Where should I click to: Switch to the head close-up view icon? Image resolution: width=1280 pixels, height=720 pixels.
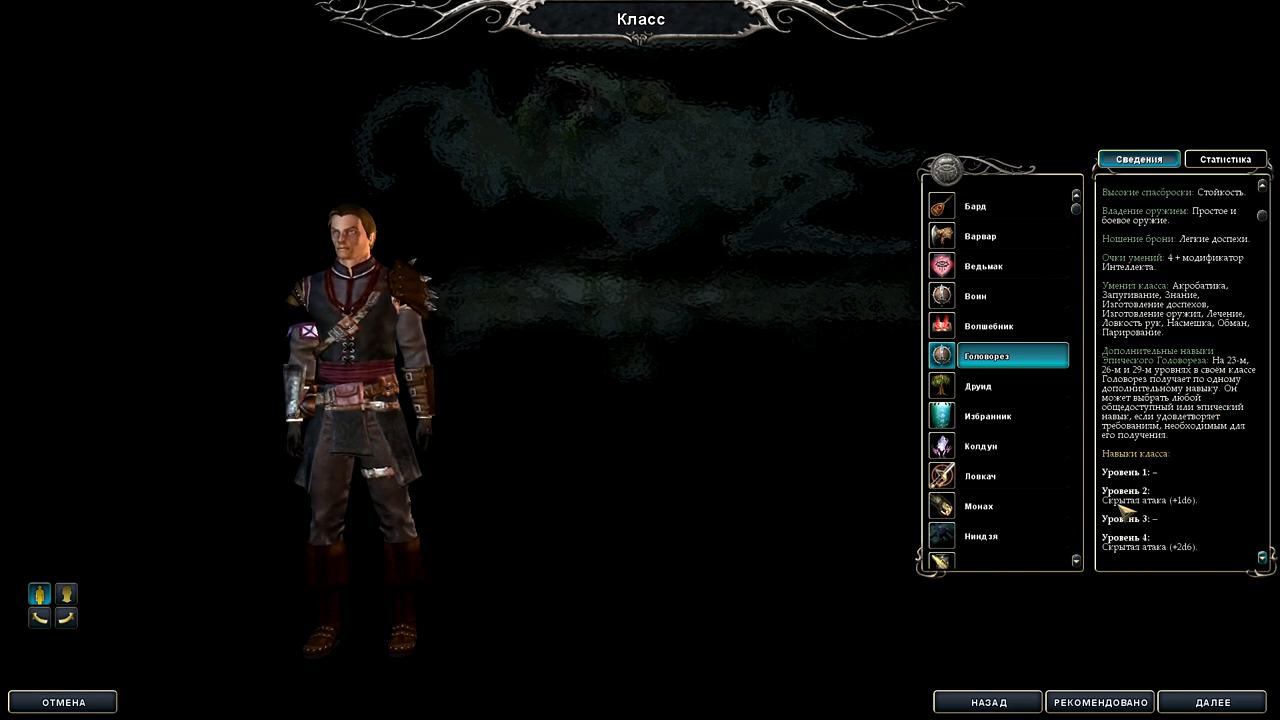66,594
